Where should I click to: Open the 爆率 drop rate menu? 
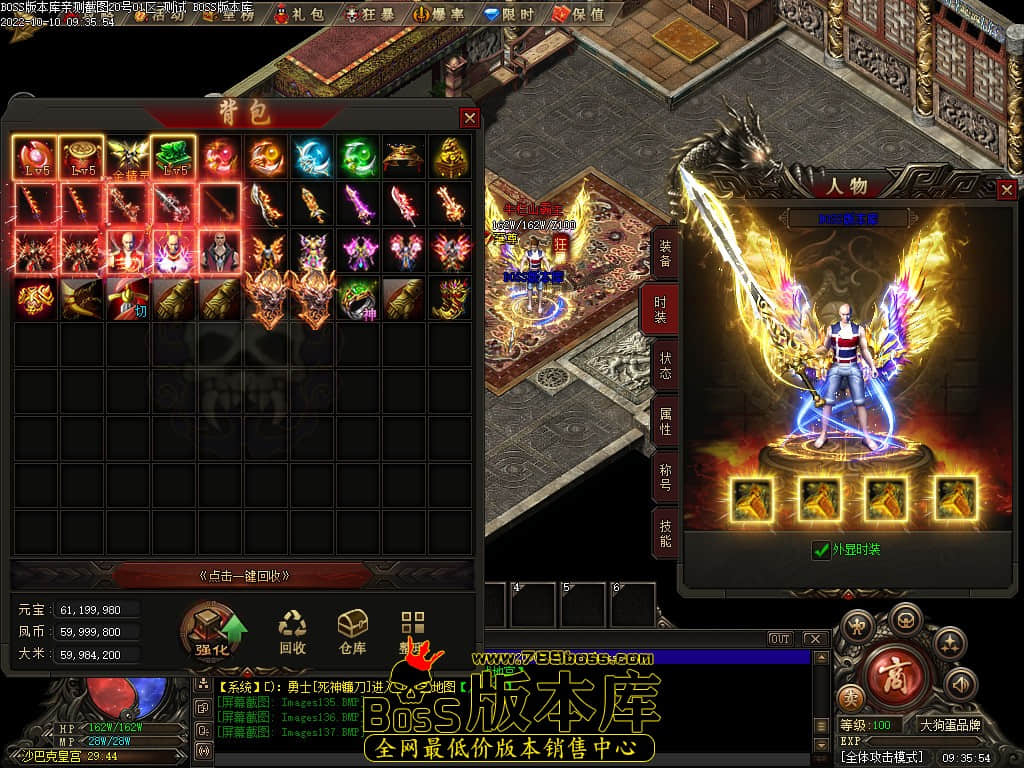click(x=435, y=15)
